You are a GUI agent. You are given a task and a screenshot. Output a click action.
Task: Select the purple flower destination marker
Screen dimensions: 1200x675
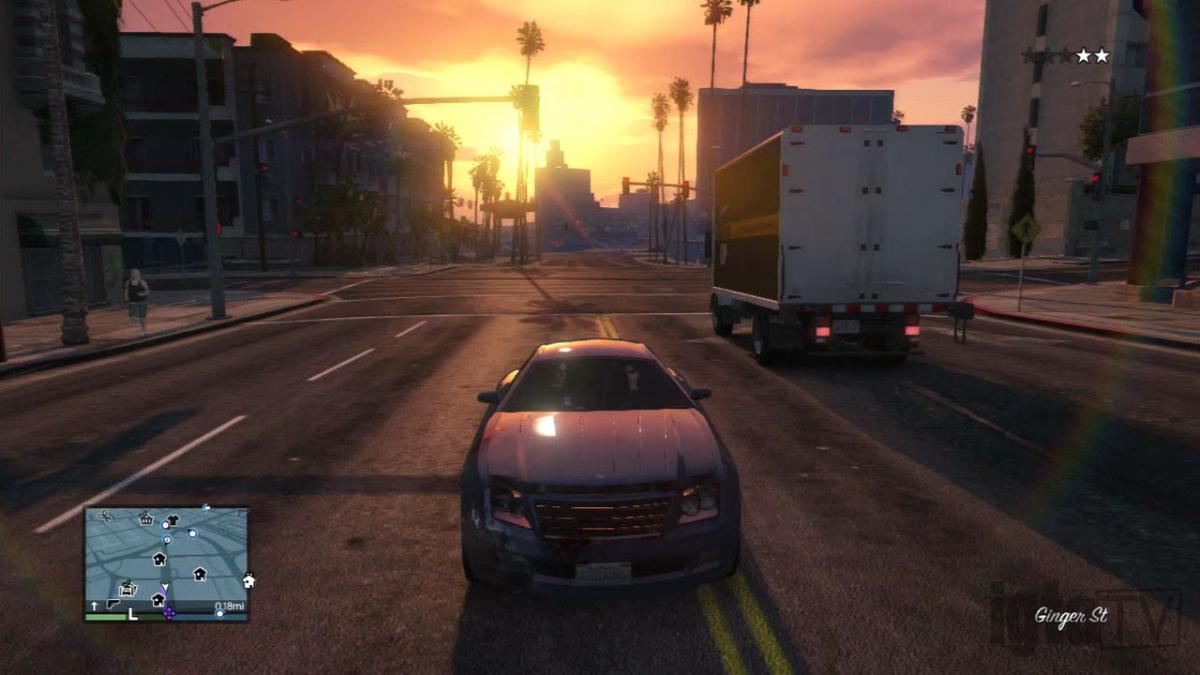coord(169,612)
